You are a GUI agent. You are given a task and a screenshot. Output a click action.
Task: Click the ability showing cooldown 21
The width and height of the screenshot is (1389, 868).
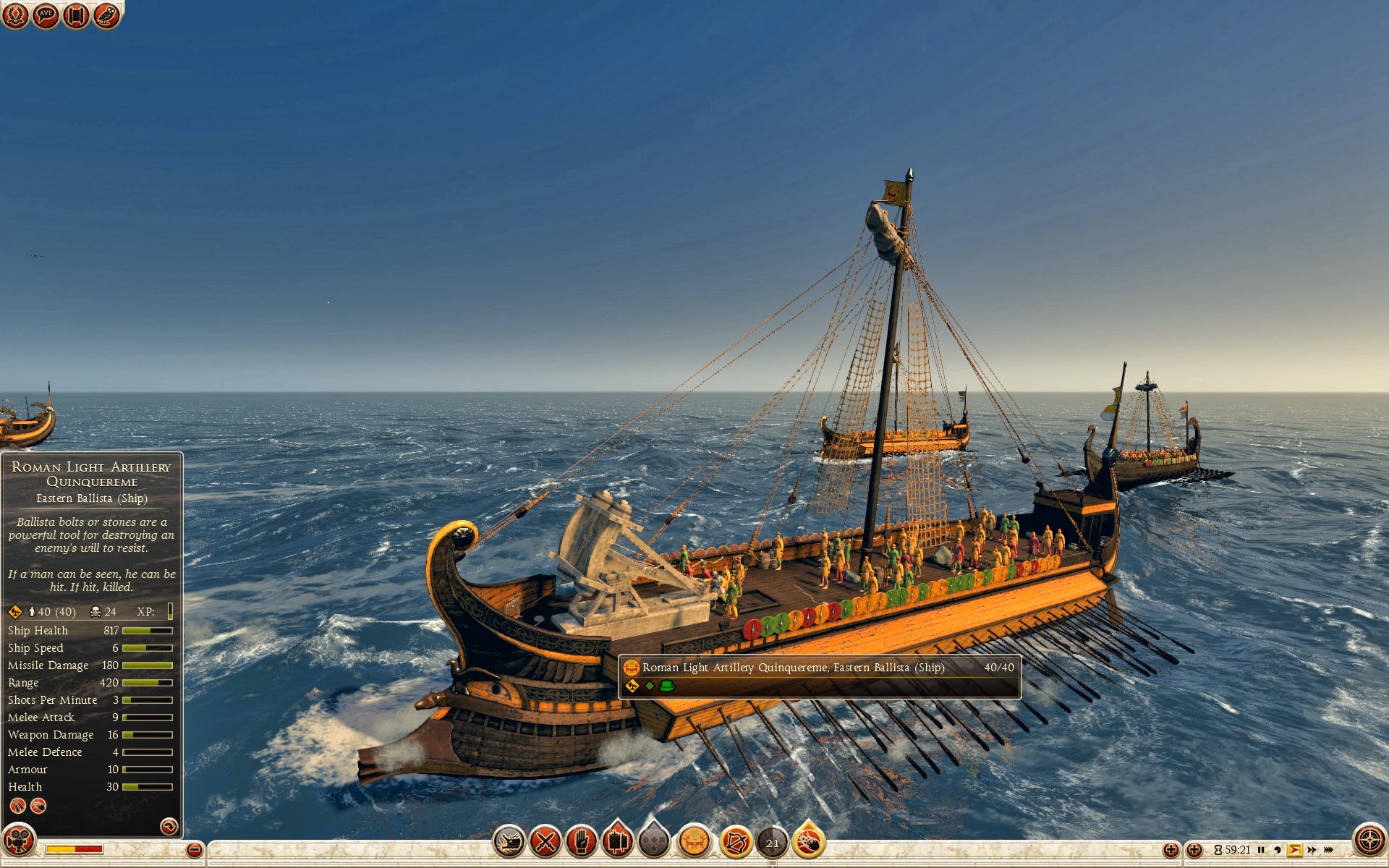pyautogui.click(x=773, y=843)
